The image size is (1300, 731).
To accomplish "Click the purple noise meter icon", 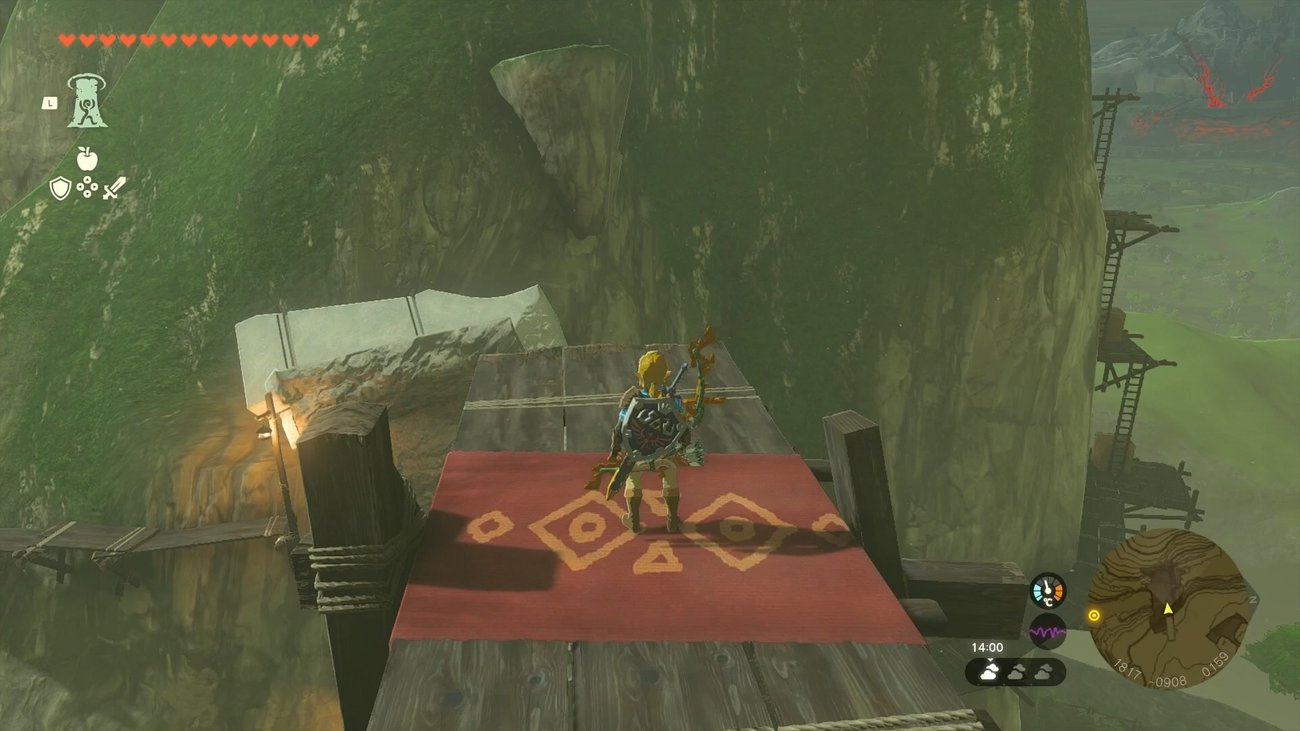I will [1047, 630].
